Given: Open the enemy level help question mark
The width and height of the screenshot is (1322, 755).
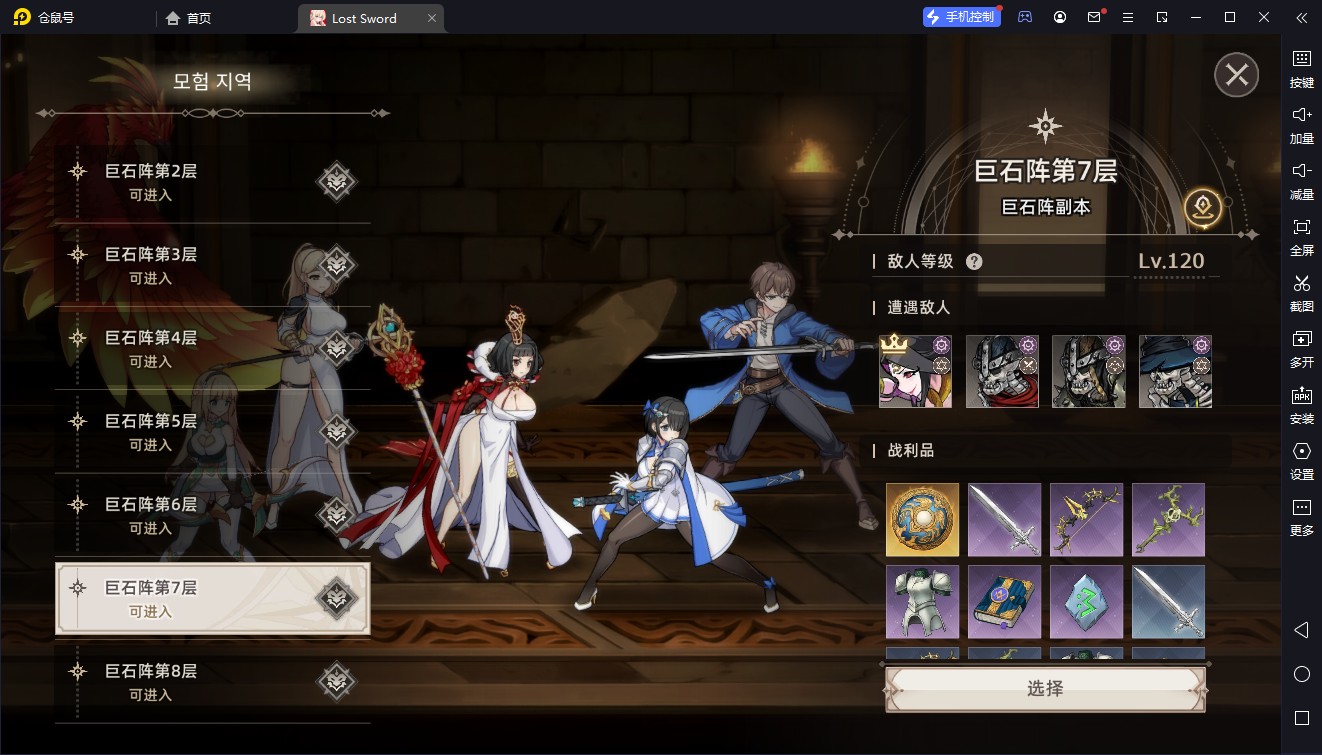Looking at the screenshot, I should click(974, 262).
